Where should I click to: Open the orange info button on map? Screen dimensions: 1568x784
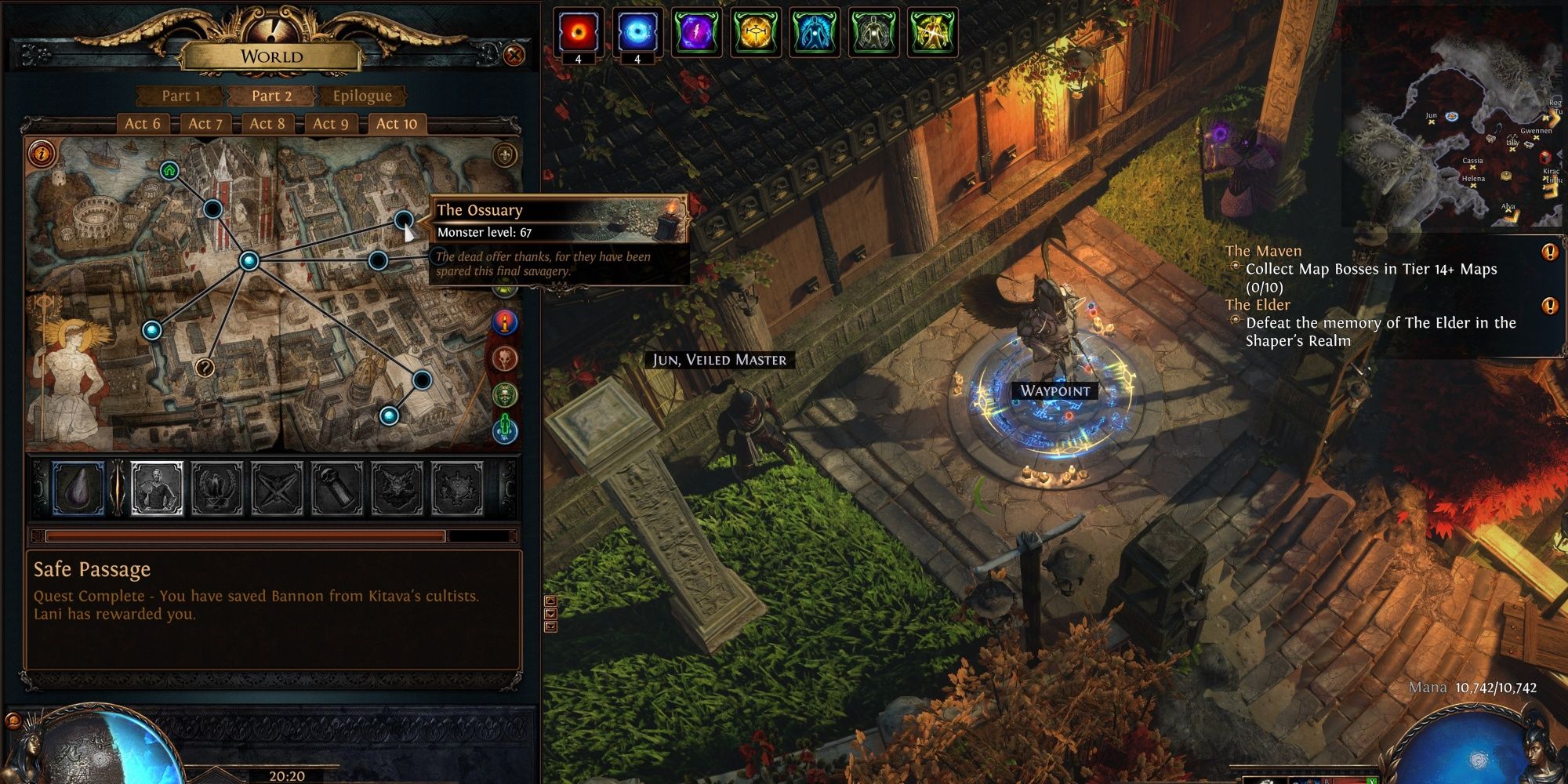[42, 152]
